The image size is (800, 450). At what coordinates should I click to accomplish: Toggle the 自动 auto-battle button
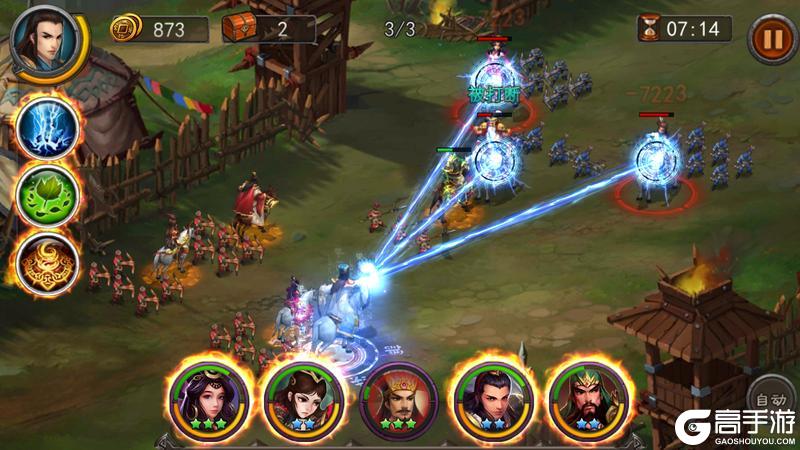(772, 395)
